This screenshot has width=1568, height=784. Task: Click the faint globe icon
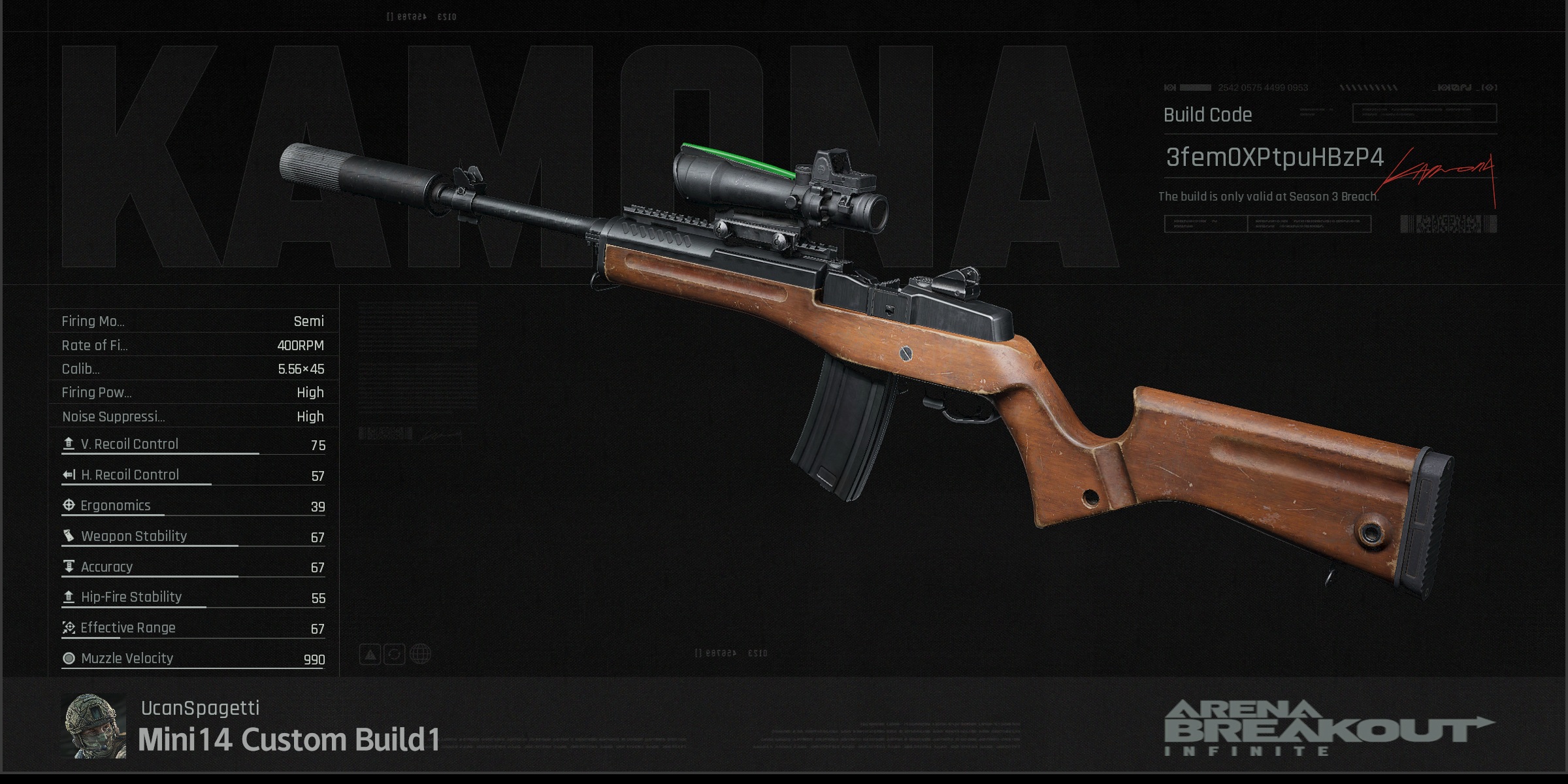(420, 654)
